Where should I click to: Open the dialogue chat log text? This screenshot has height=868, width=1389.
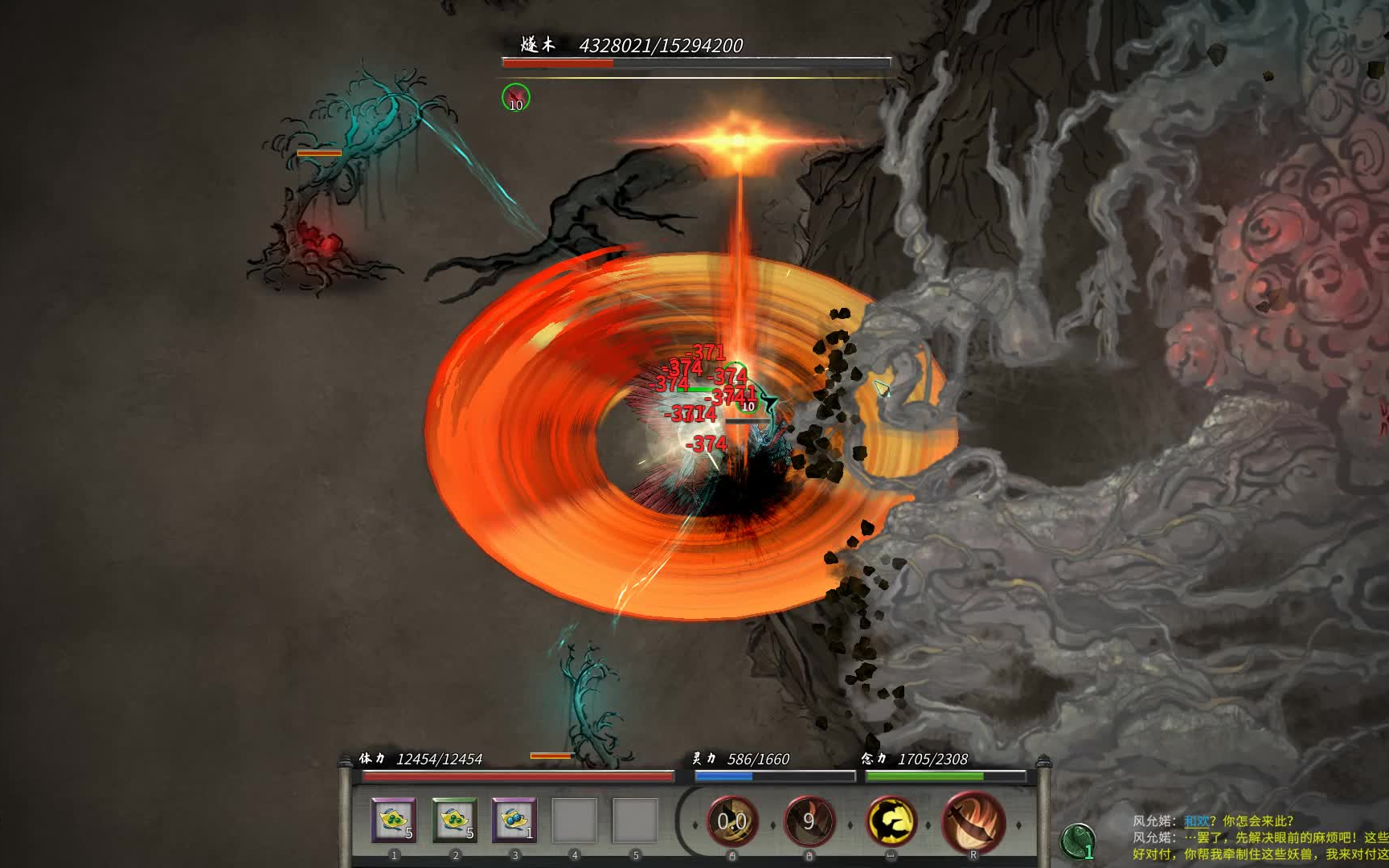click(x=1258, y=837)
